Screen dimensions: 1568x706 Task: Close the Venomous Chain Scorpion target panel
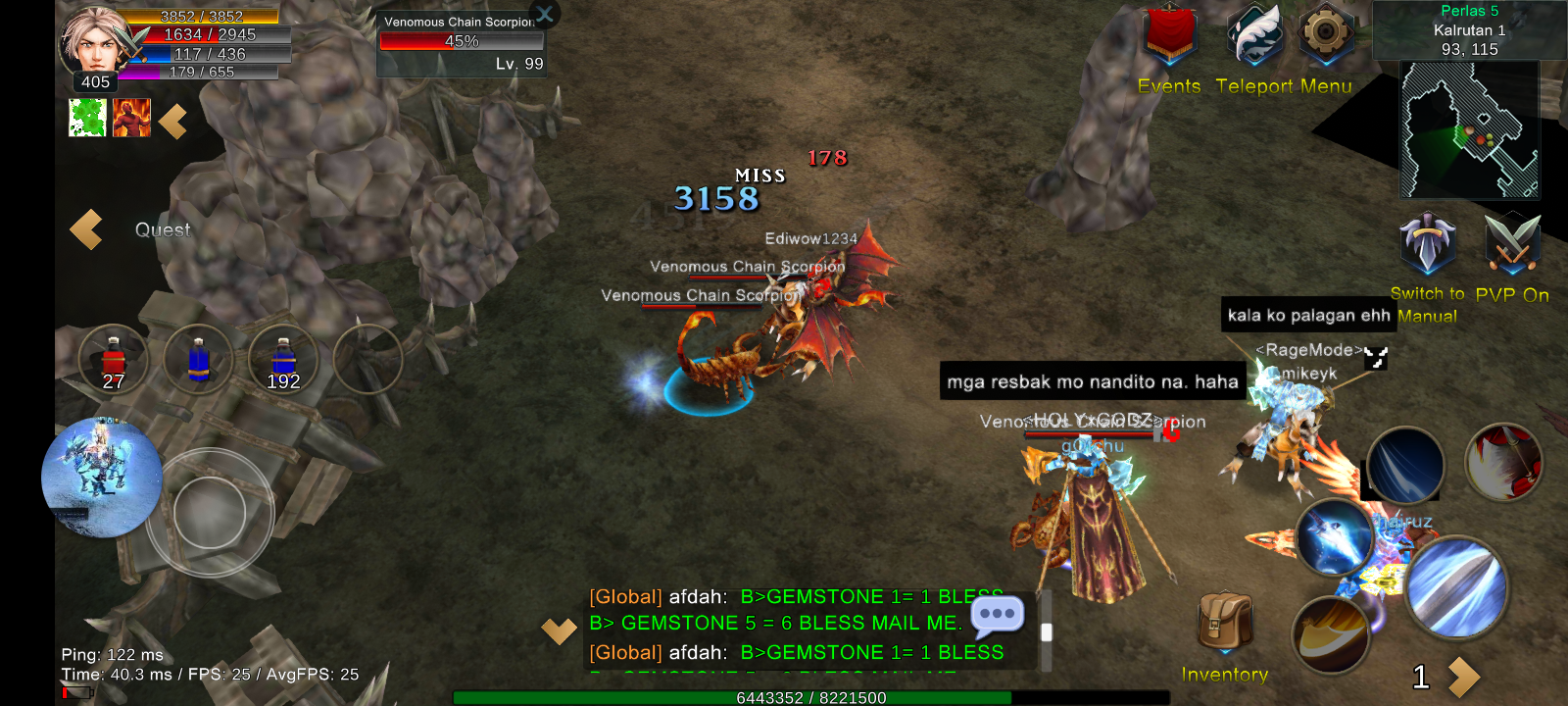coord(545,14)
